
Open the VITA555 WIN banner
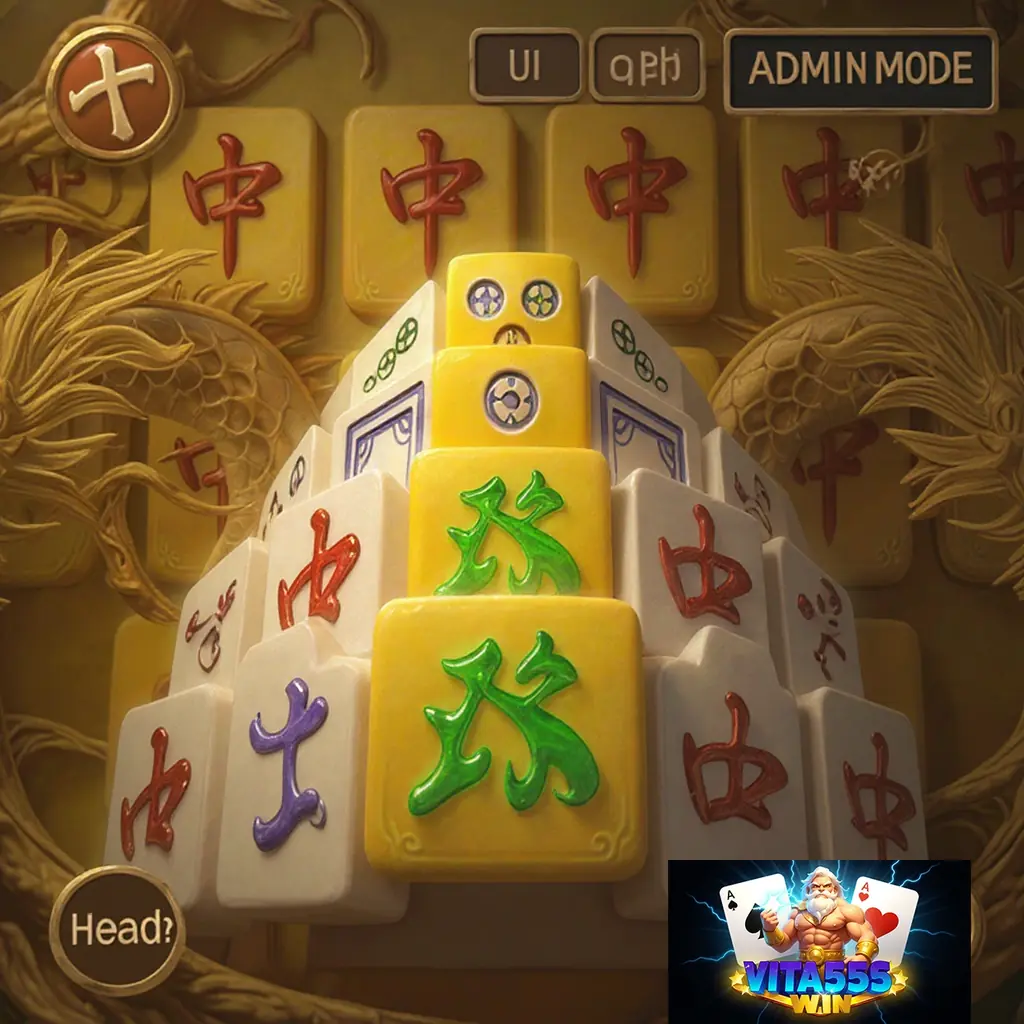click(x=819, y=941)
